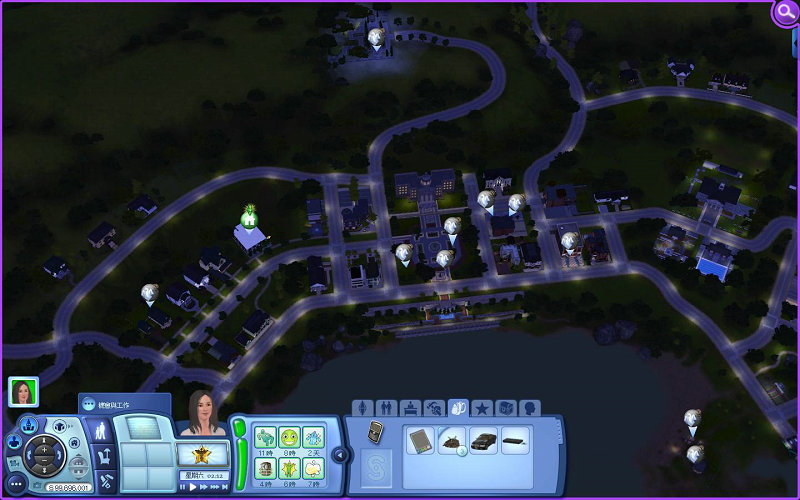Select the active Sim's green portrait thumbnail
Image resolution: width=800 pixels, height=500 pixels.
coord(23,391)
